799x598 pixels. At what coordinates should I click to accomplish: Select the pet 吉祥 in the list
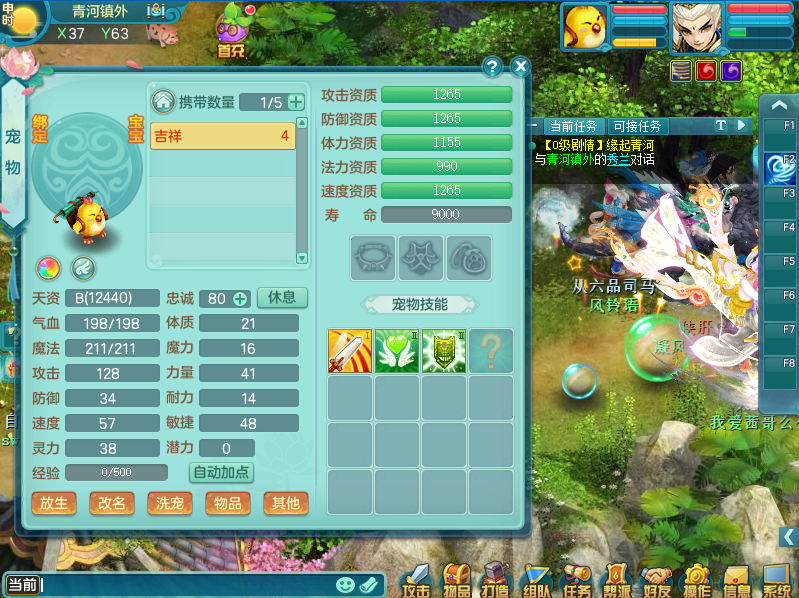click(222, 136)
